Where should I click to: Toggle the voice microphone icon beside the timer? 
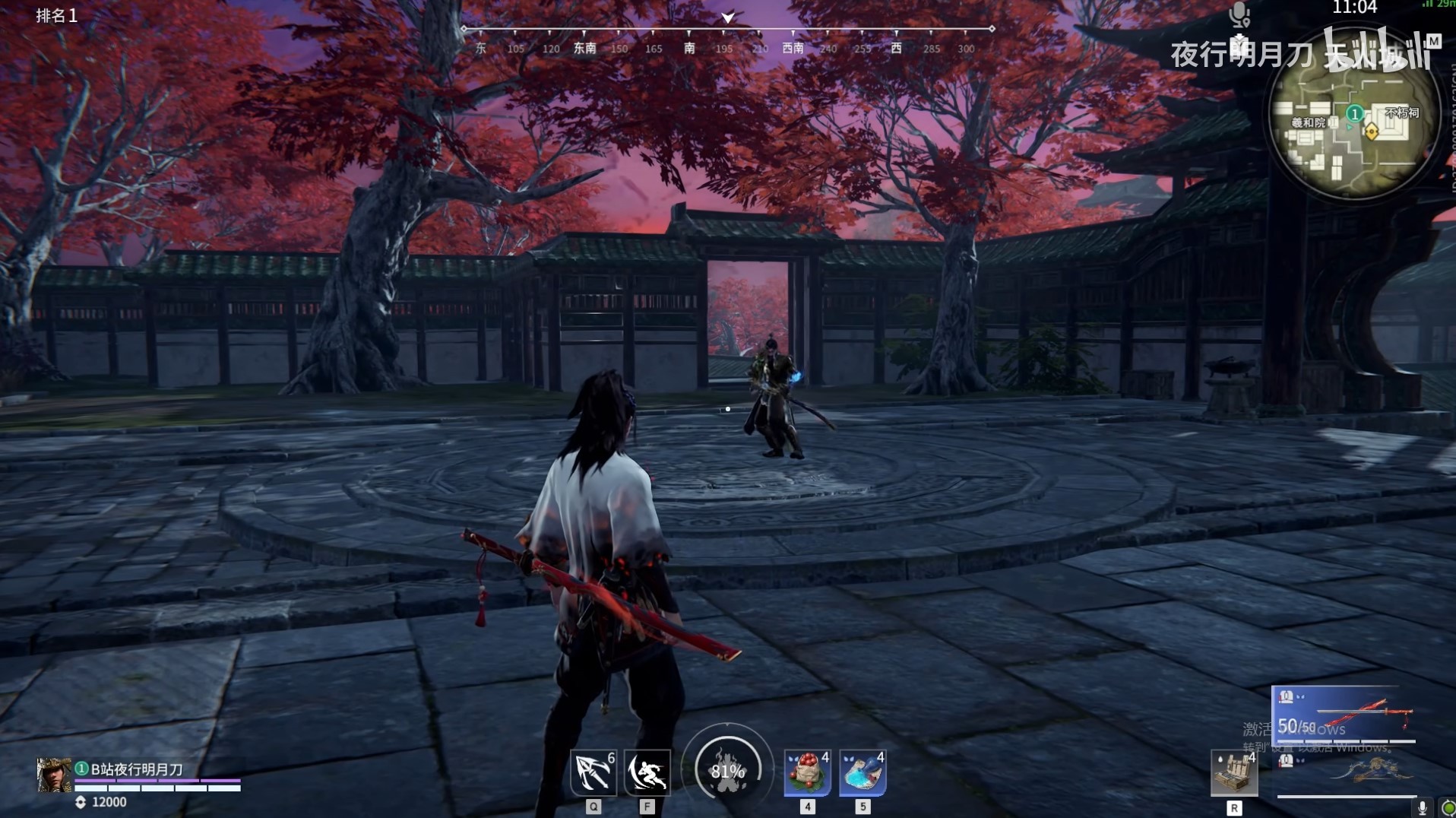(x=1239, y=13)
